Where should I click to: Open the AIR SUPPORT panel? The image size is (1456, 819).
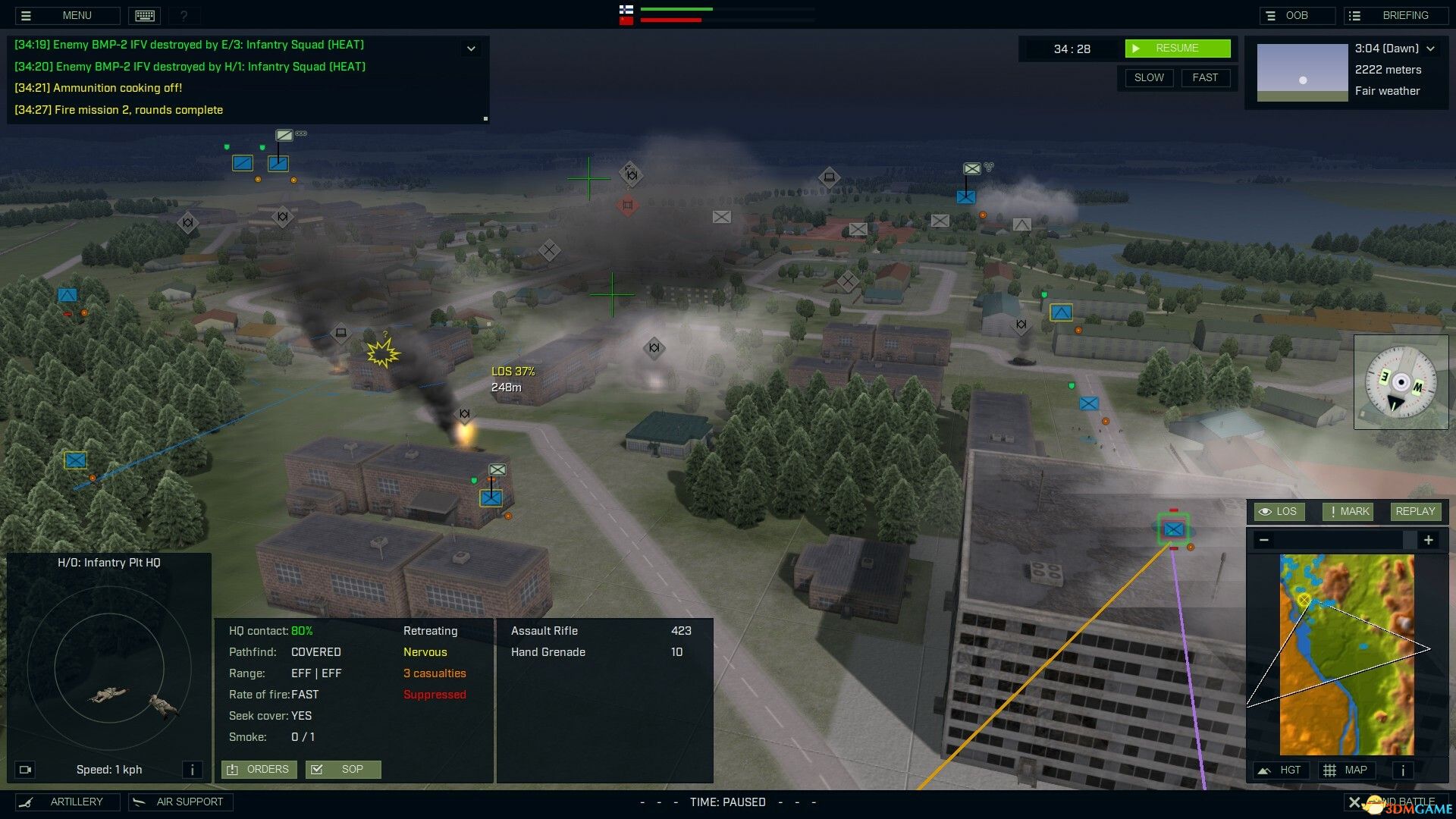coord(180,802)
